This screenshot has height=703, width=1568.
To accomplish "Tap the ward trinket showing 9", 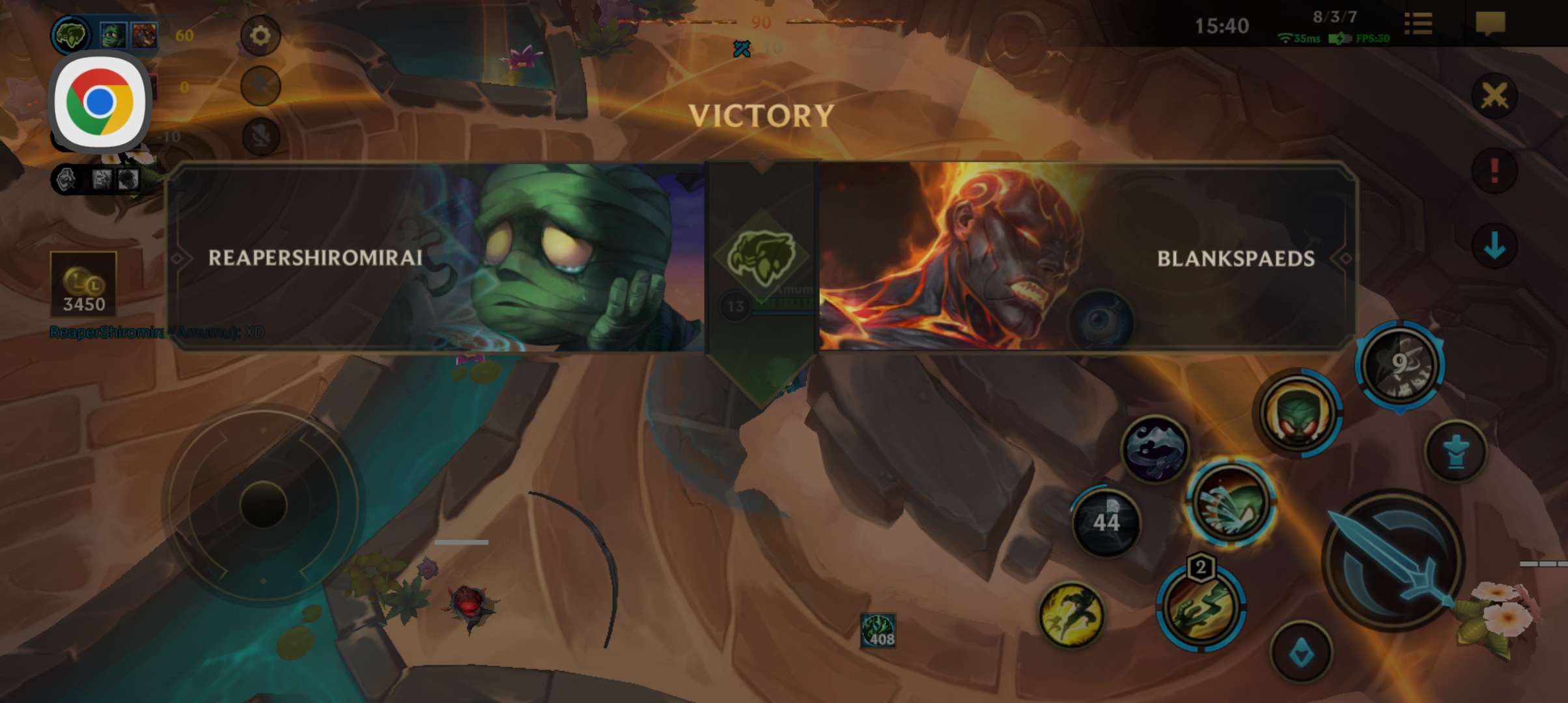I will click(1400, 365).
